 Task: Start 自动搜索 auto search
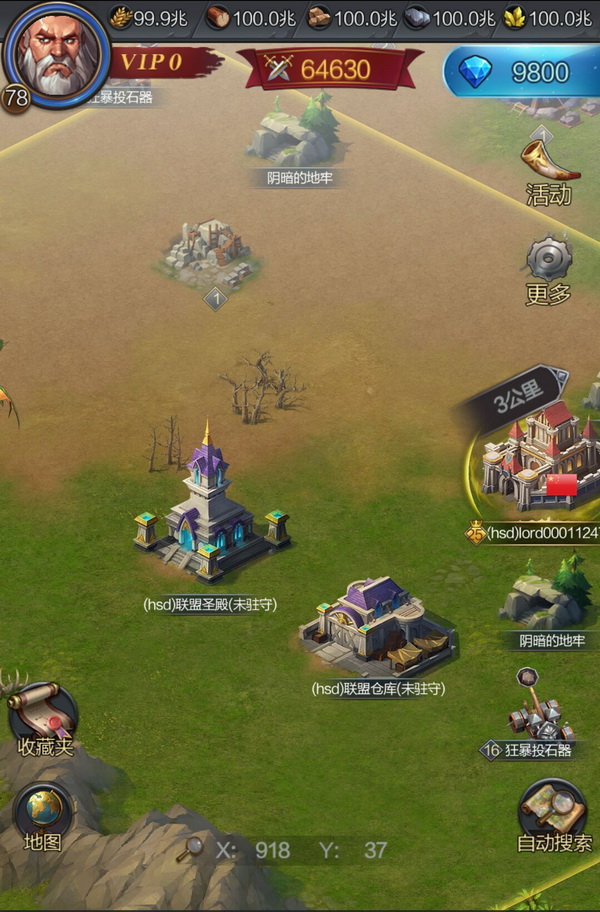pos(554,814)
